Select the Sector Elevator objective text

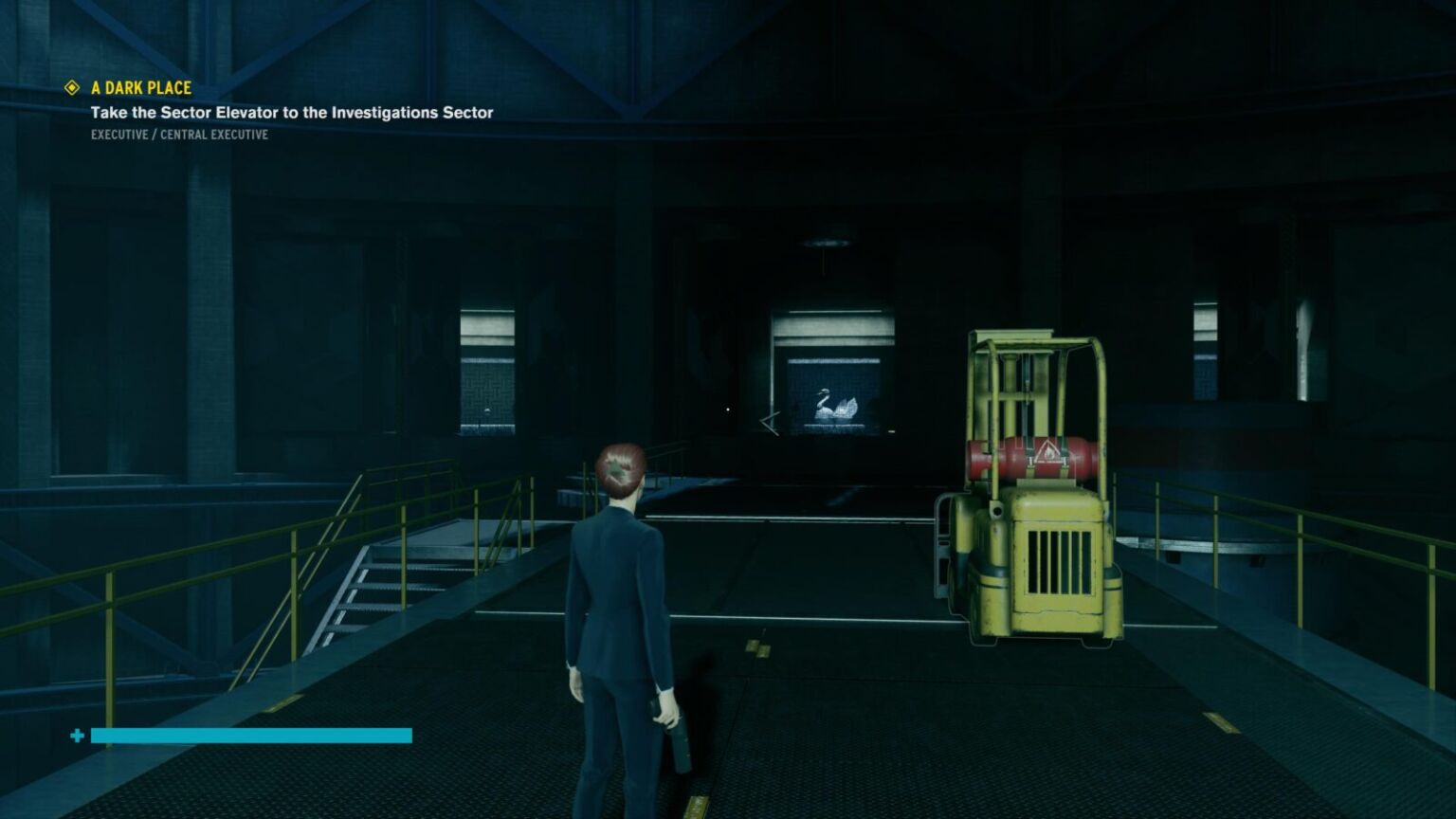(x=292, y=113)
